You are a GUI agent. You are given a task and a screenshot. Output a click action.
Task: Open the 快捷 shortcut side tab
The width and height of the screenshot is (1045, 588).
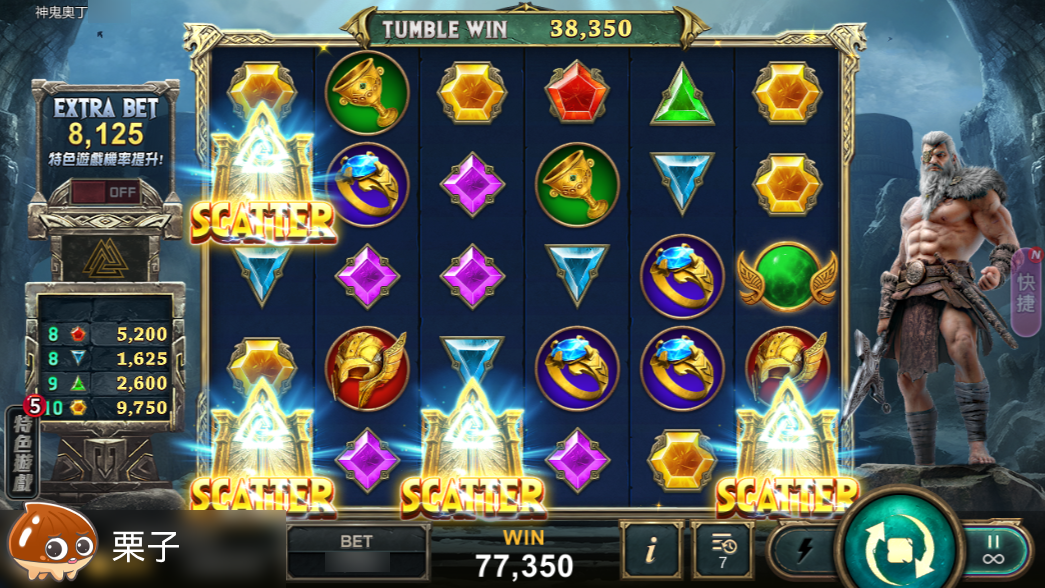point(1025,289)
